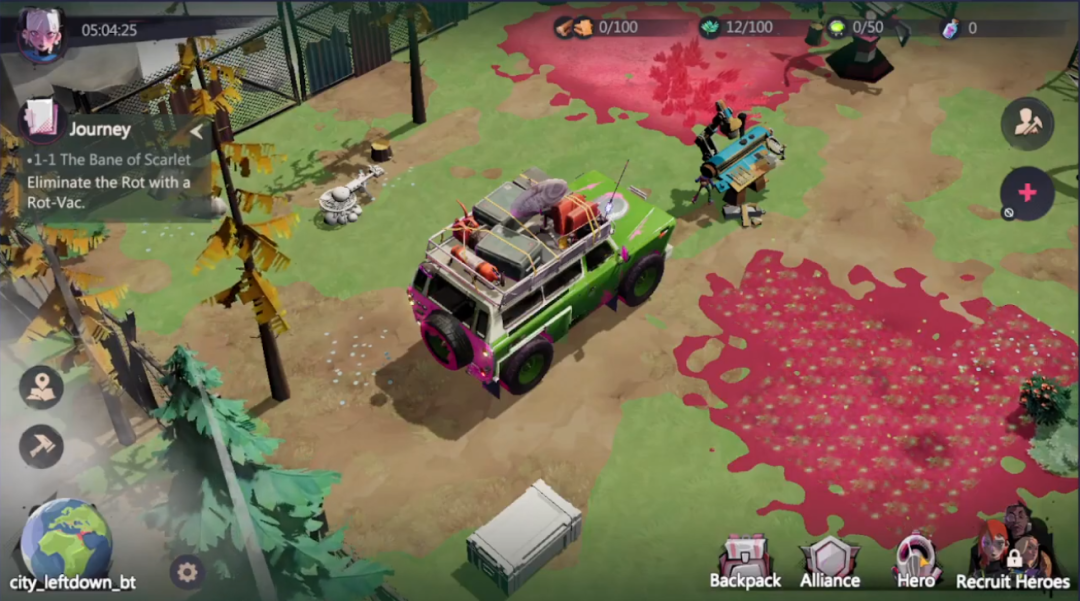Select the green leaf resource counter
The image size is (1080, 601).
click(x=738, y=28)
